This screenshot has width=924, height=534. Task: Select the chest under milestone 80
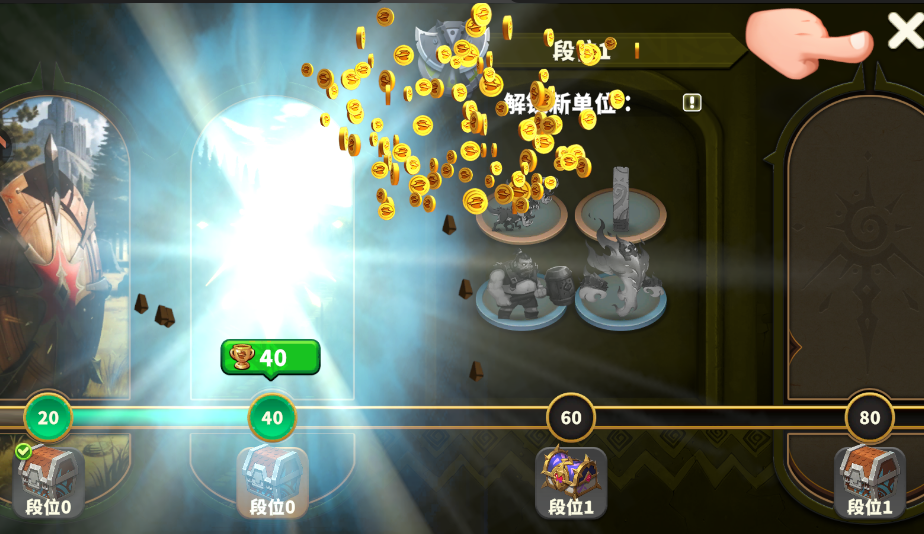(x=869, y=473)
